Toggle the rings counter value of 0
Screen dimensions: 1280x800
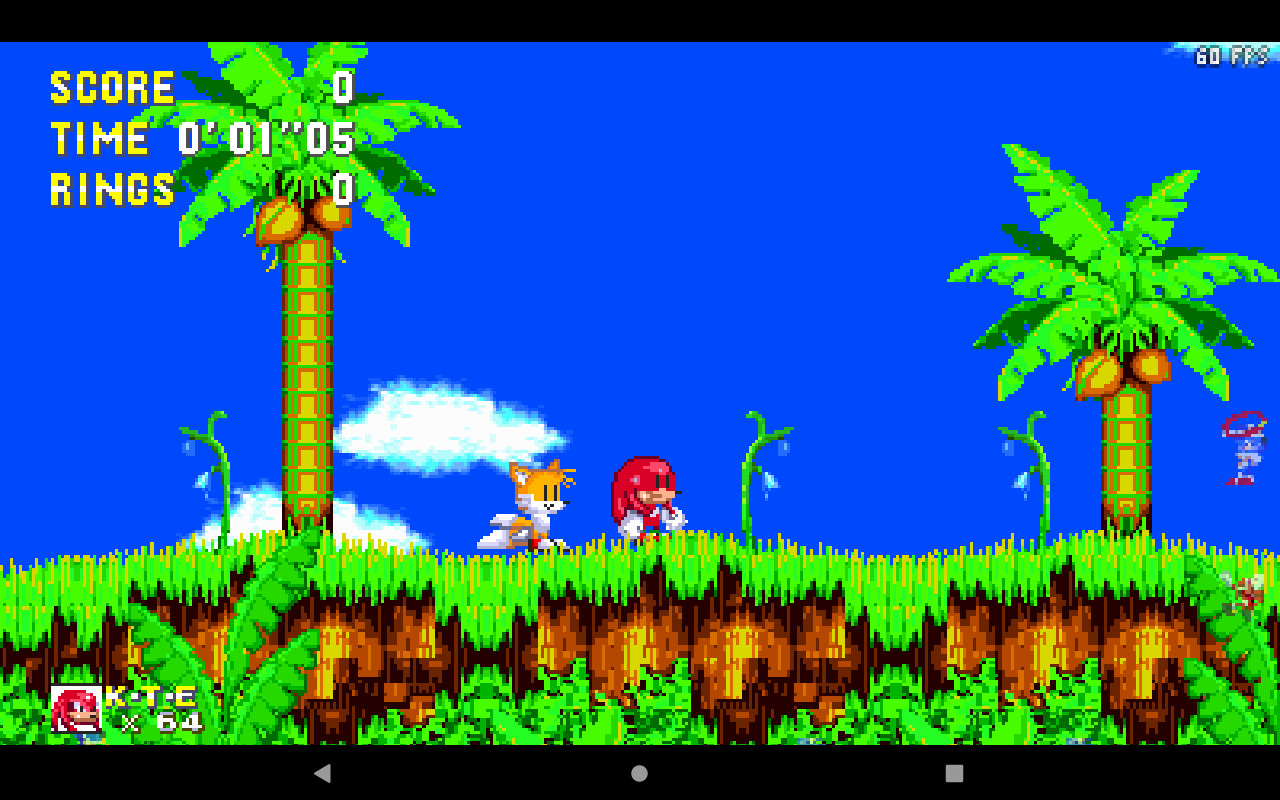[x=341, y=190]
